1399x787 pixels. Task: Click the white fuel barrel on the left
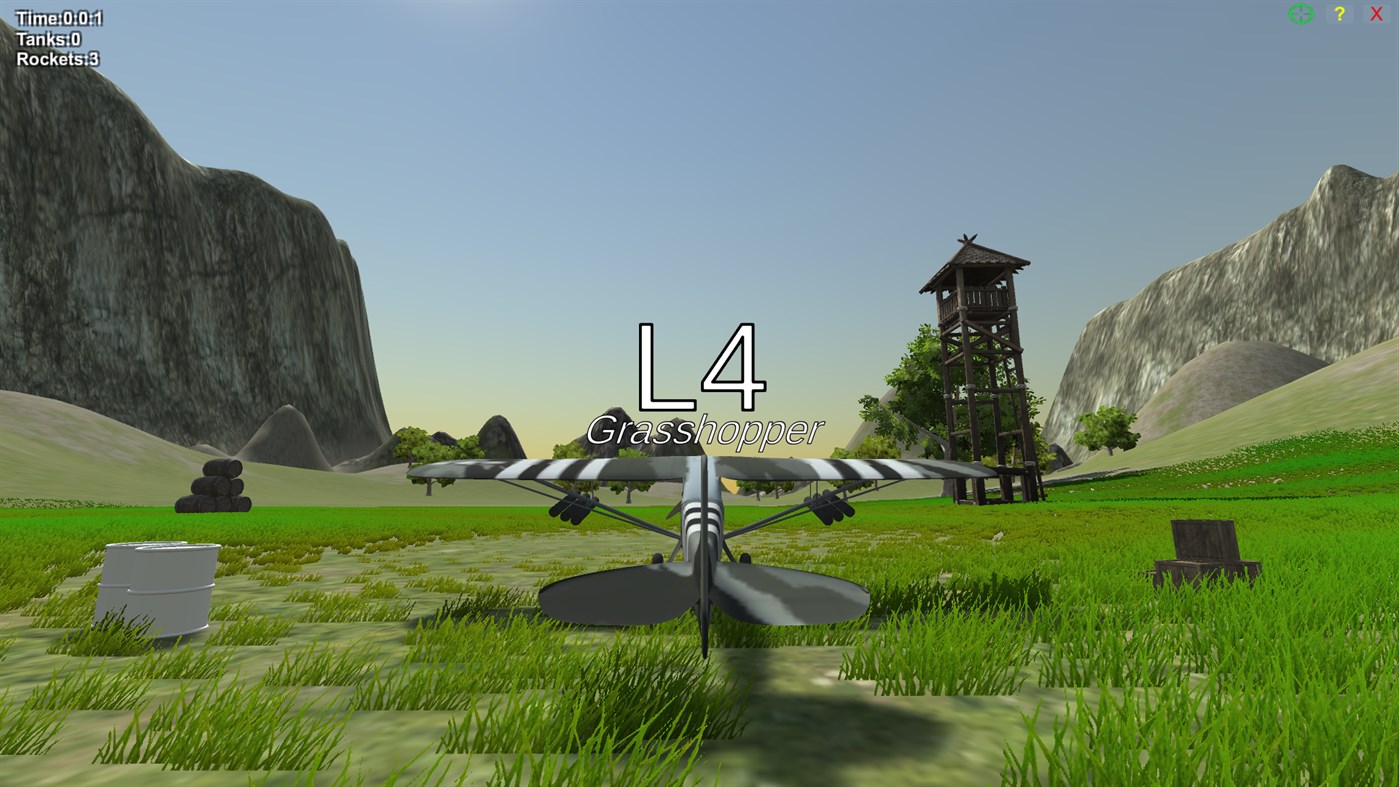[160, 590]
